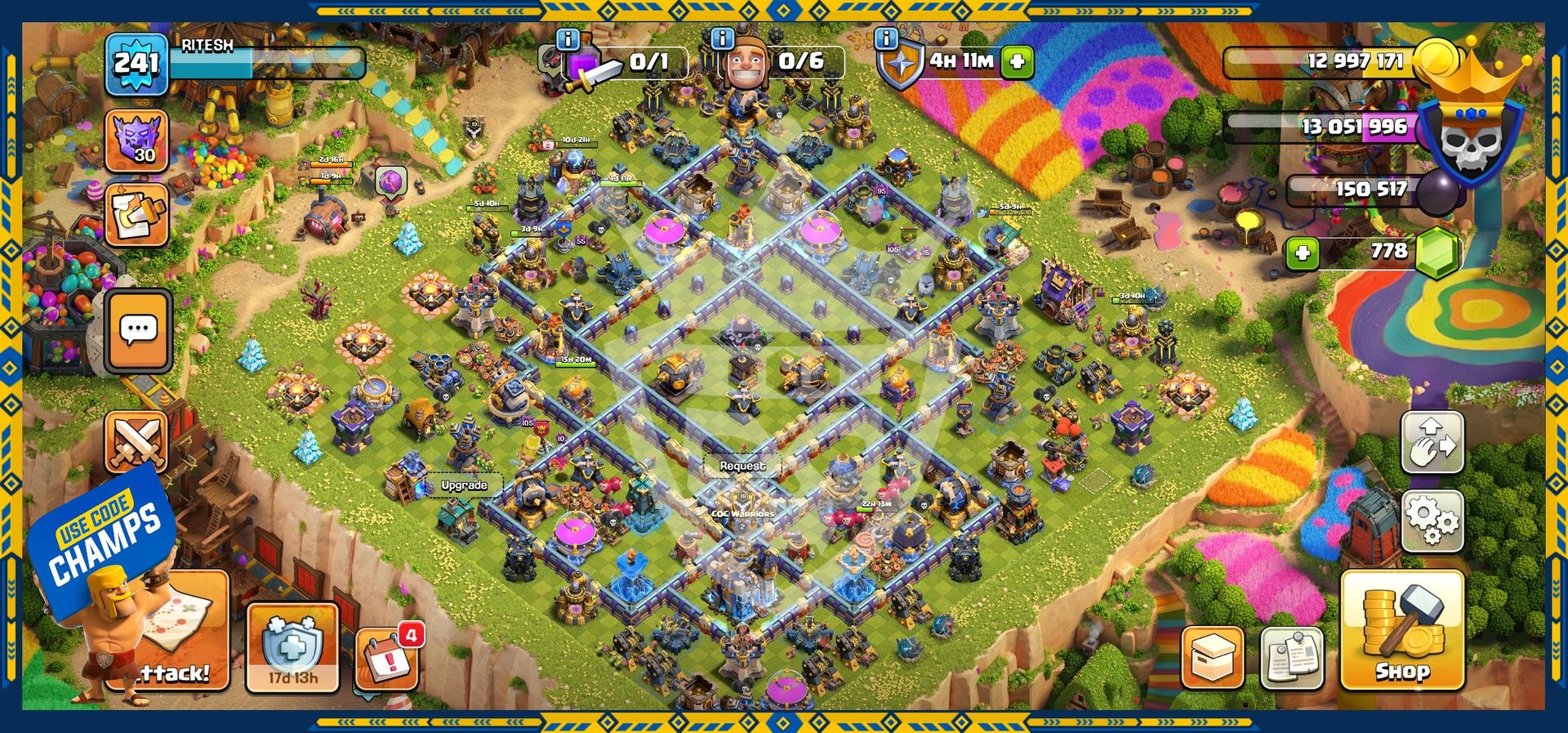Image resolution: width=1568 pixels, height=733 pixels.
Task: Open the crossed swords war menu
Action: coord(136,441)
